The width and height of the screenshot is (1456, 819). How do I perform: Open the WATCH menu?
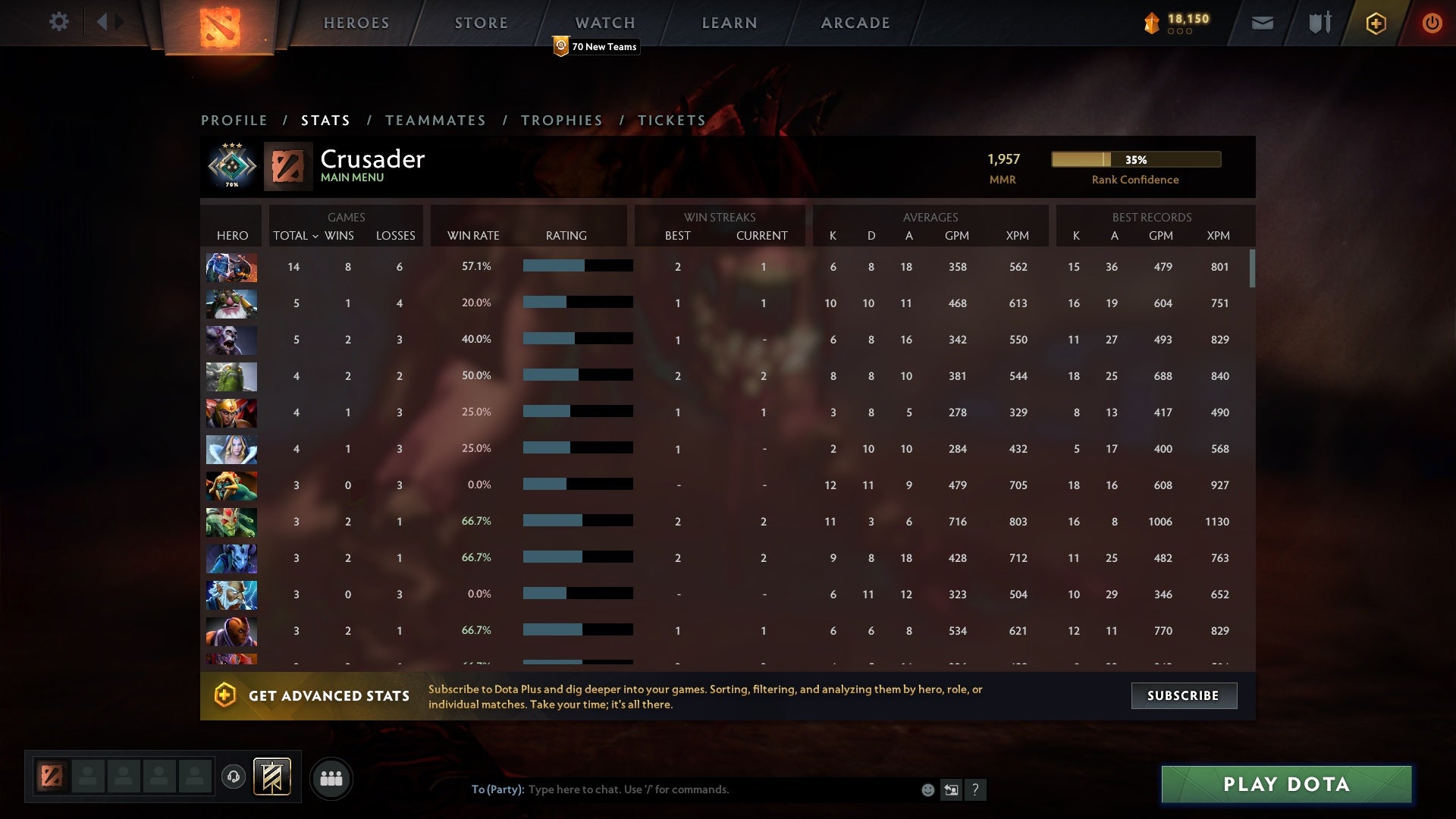605,23
